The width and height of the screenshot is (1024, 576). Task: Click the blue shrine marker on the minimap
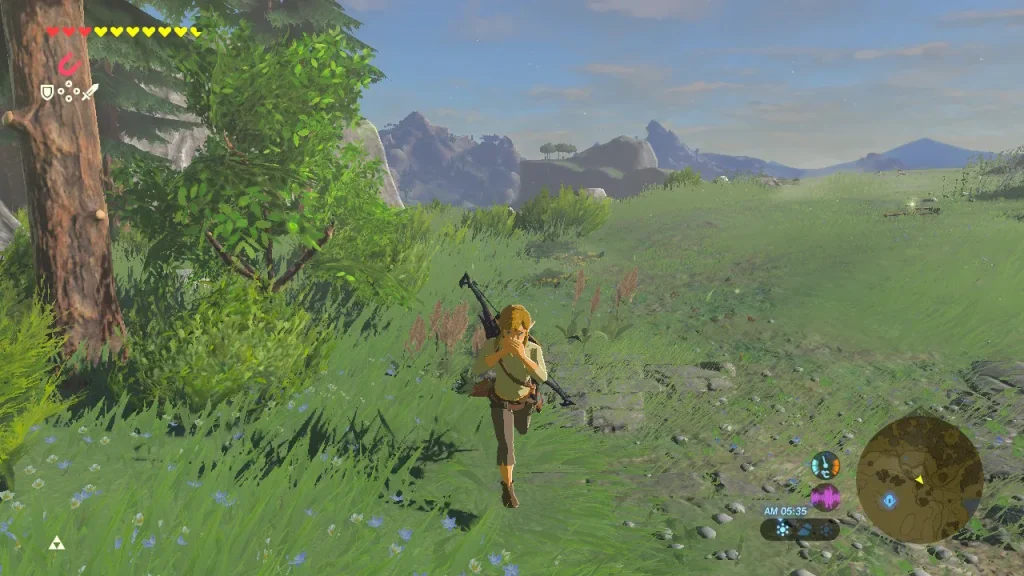coord(889,500)
